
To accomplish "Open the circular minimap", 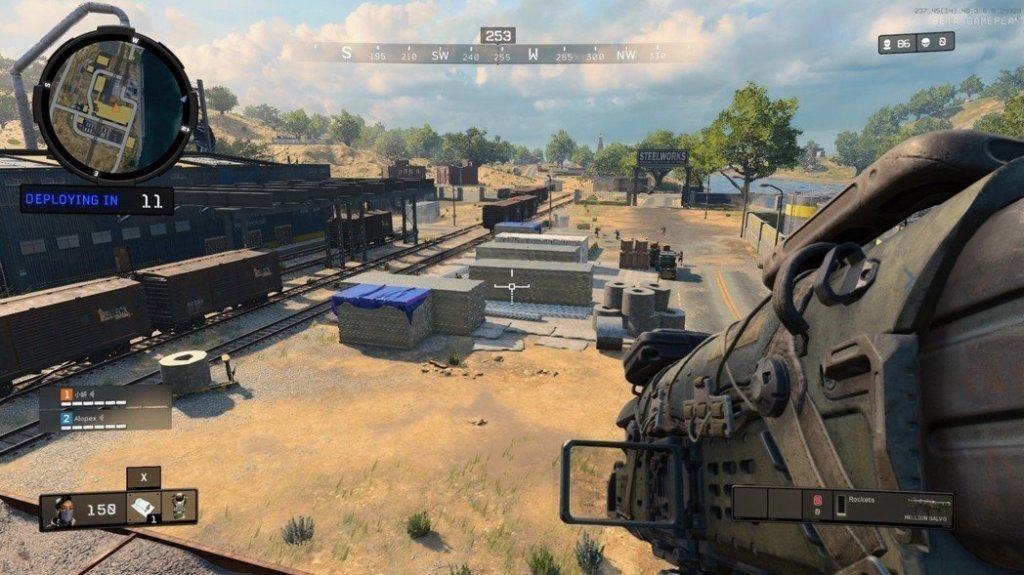I will click(113, 103).
